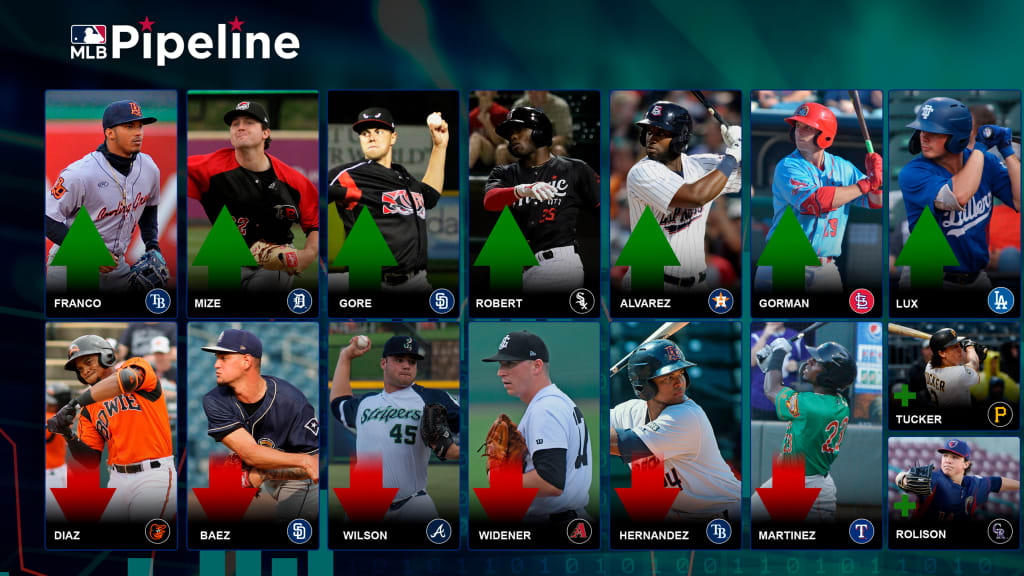This screenshot has height=576, width=1024.
Task: Select the Lux prospect card
Action: (954, 204)
